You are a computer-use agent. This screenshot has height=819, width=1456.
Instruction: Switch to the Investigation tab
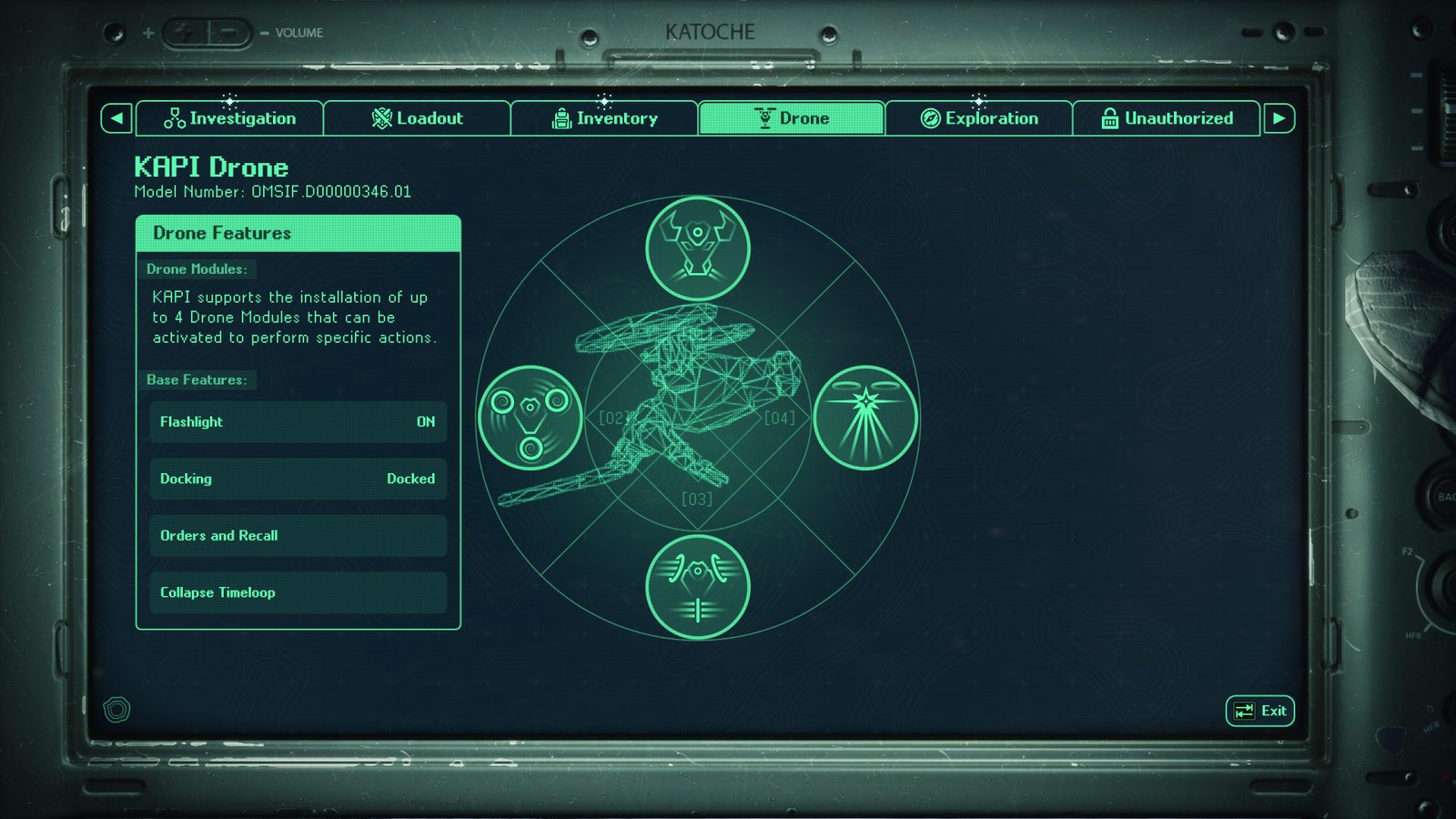pyautogui.click(x=229, y=118)
